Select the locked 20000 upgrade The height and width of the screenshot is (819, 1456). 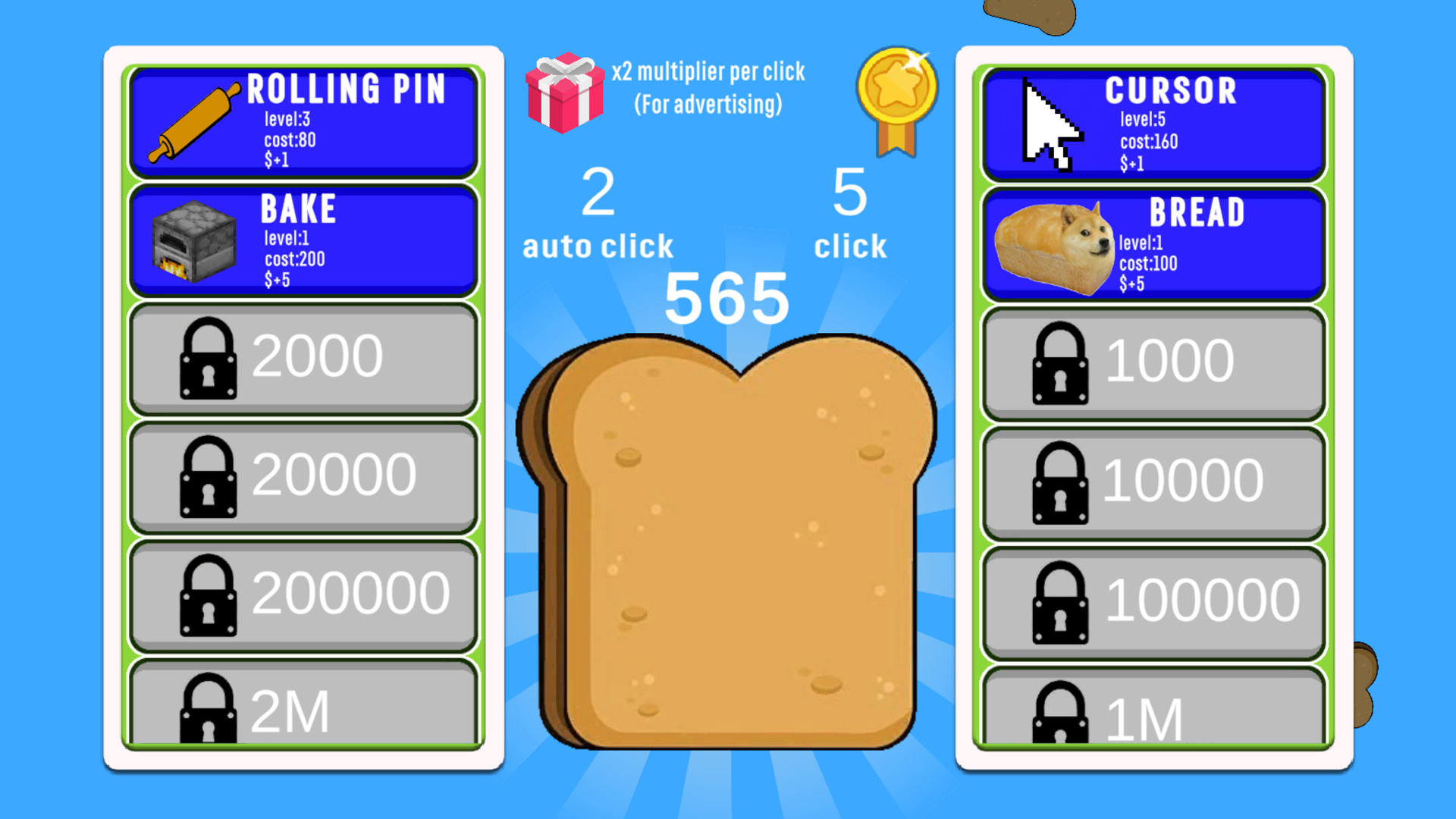point(301,474)
